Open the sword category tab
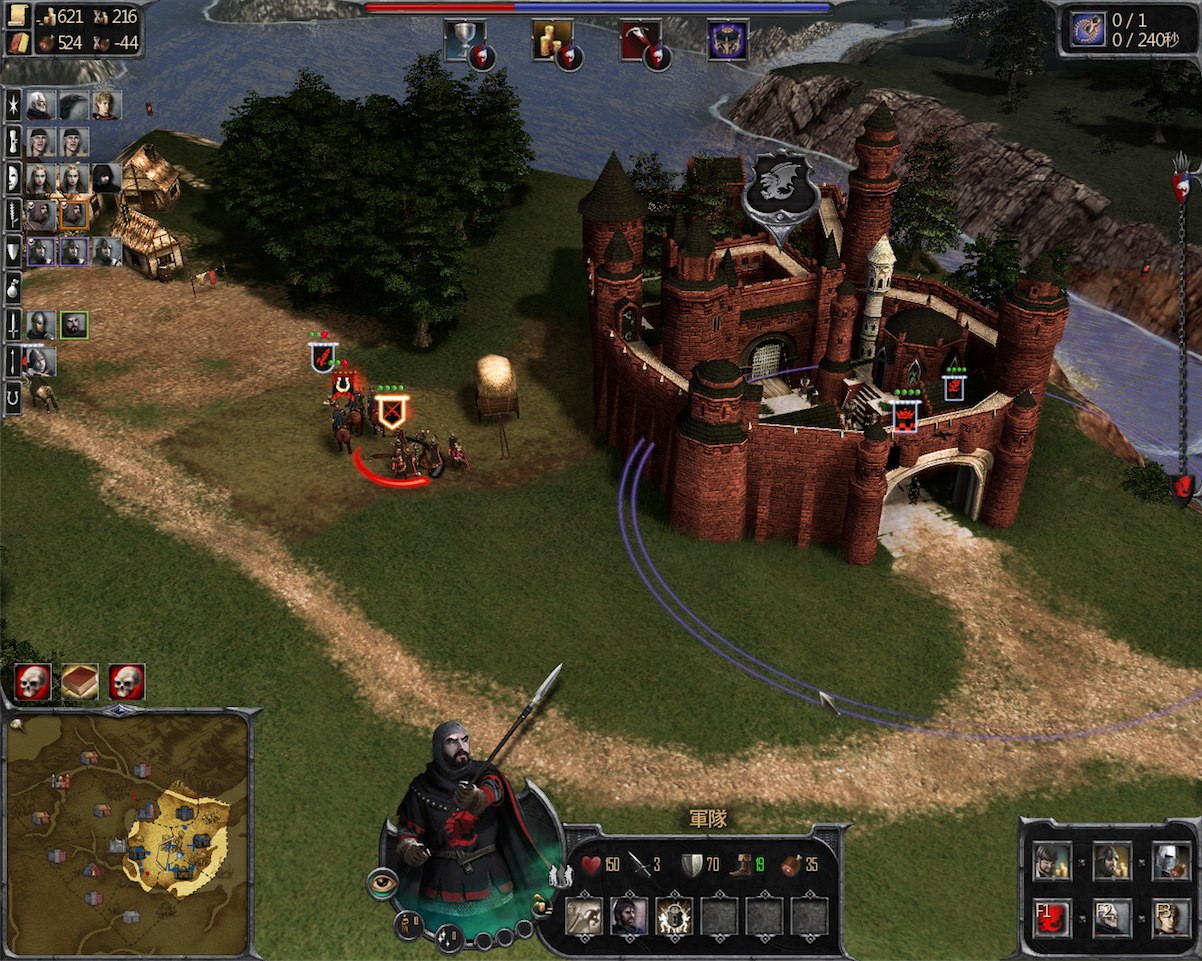This screenshot has width=1202, height=961. [13, 324]
